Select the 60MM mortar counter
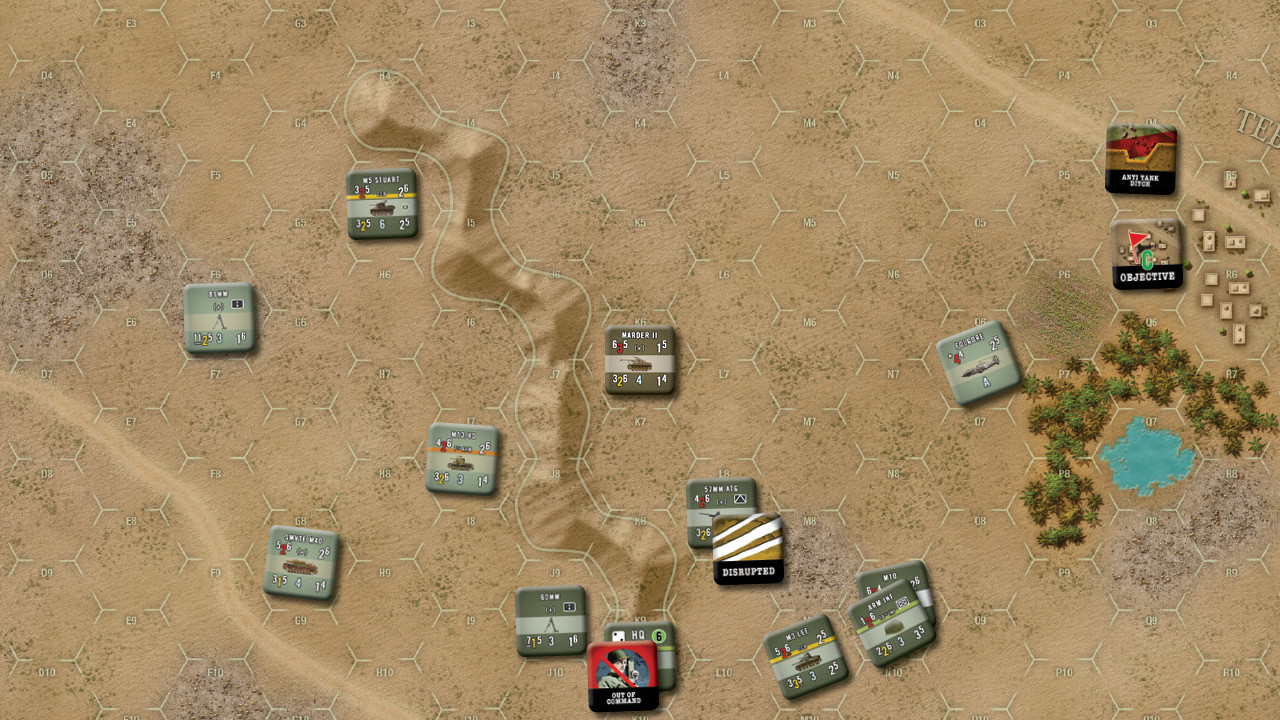Screen dimensions: 1280x720 coord(550,619)
